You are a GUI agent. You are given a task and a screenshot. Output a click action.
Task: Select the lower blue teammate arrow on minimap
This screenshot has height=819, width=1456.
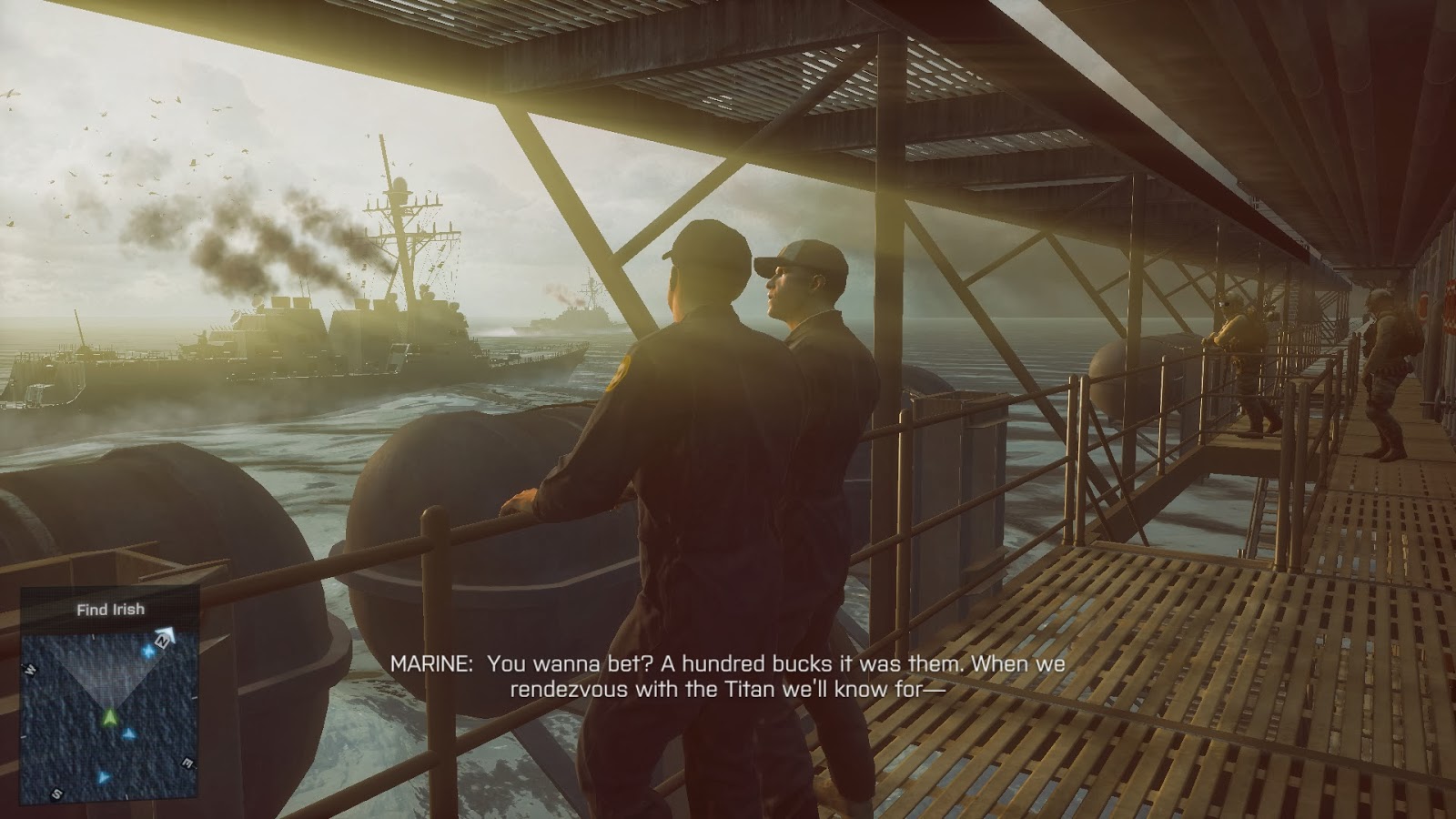[x=103, y=777]
